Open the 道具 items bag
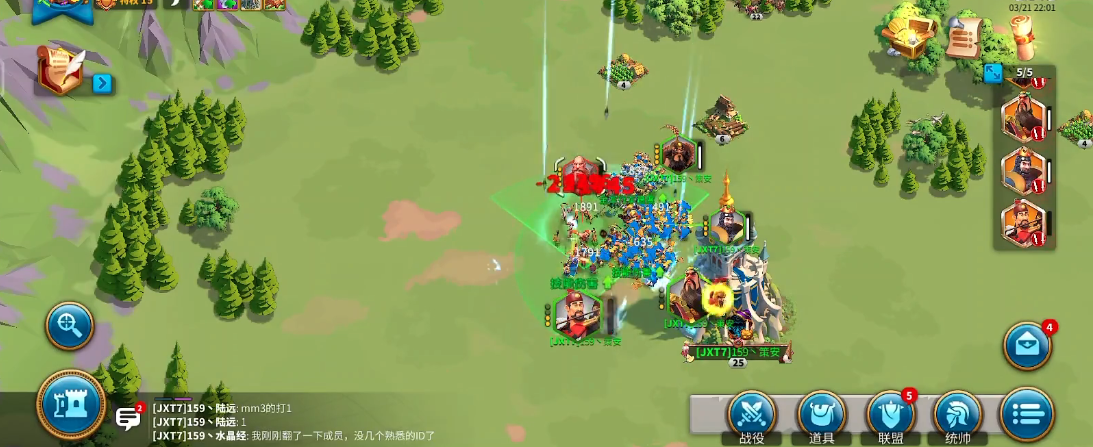 pos(820,416)
